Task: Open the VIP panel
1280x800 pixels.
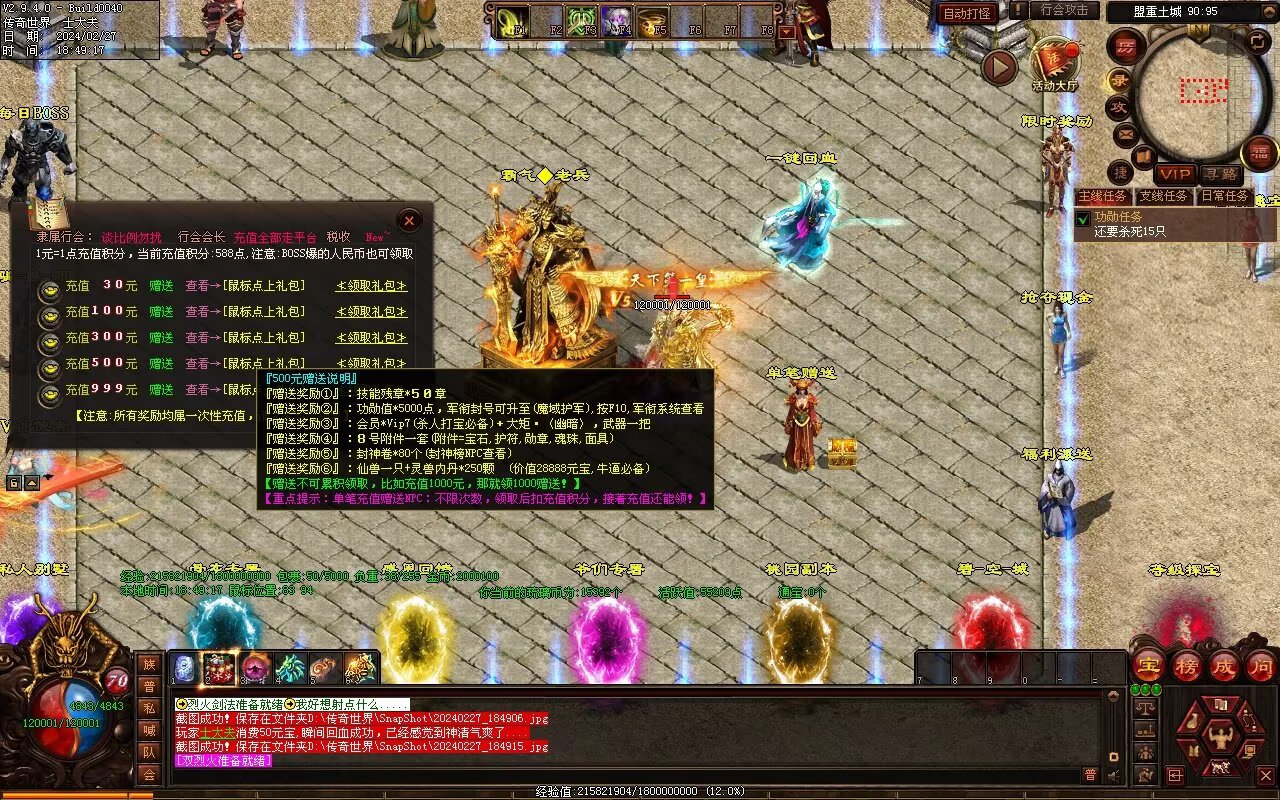Action: 1175,175
